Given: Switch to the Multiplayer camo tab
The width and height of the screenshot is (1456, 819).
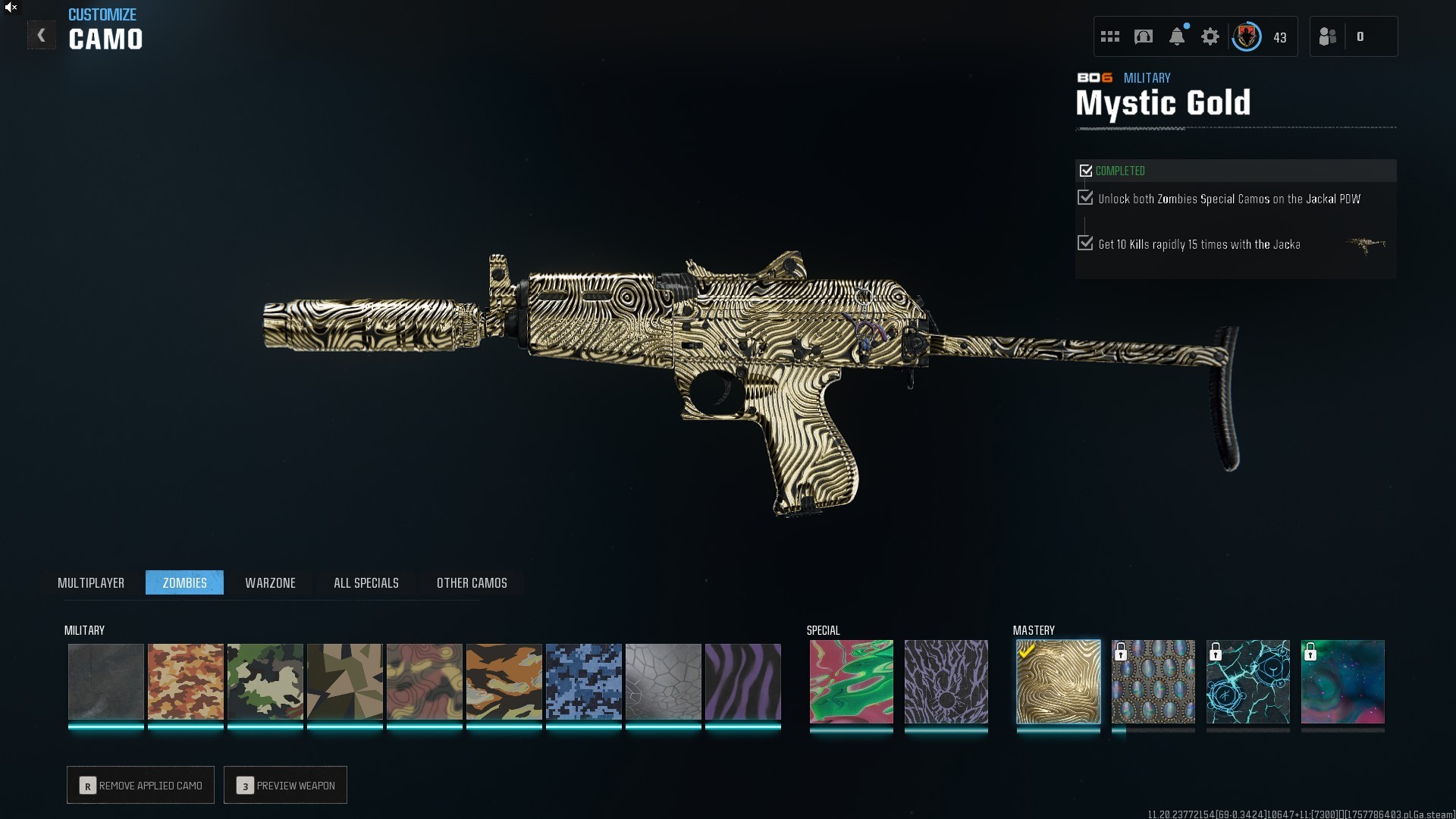Looking at the screenshot, I should [x=91, y=582].
